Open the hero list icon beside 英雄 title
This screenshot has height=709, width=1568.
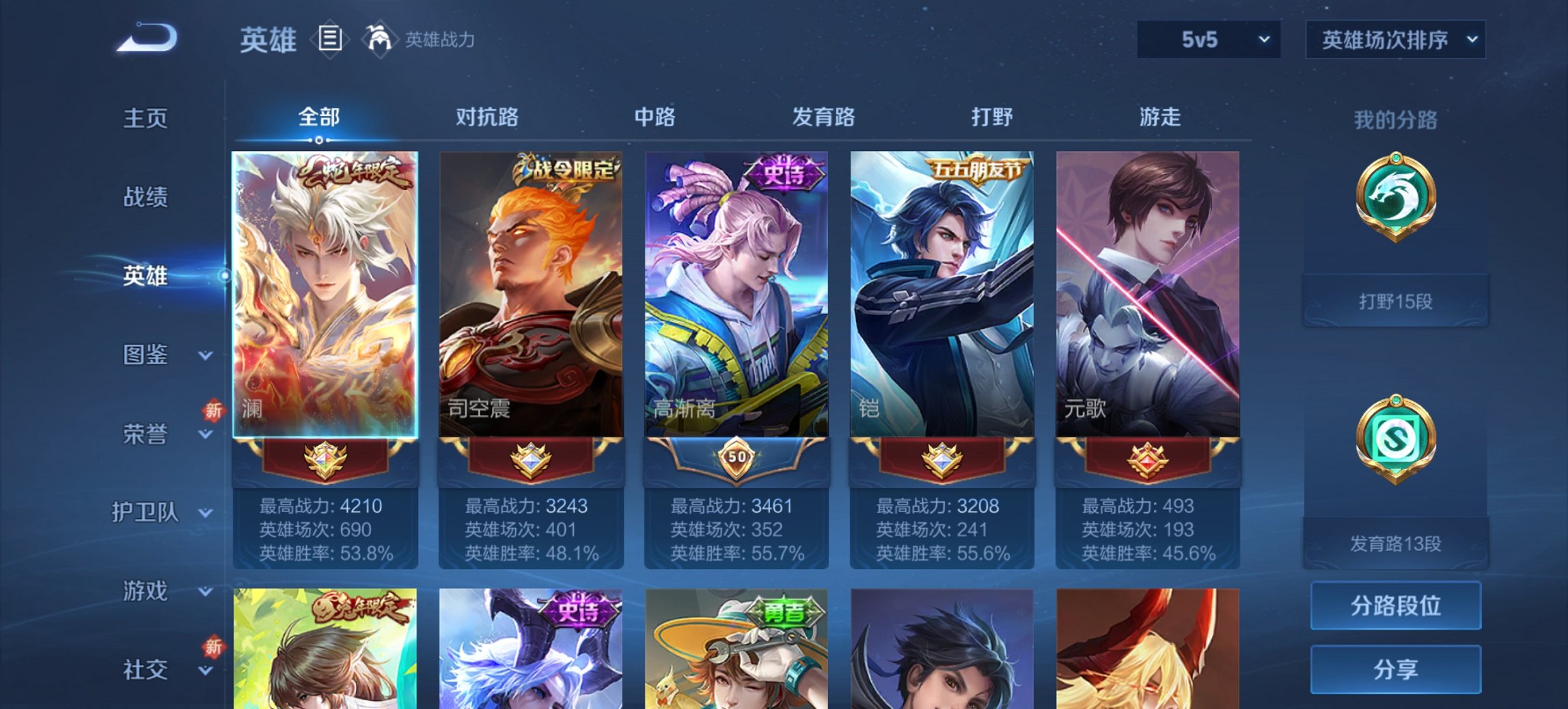331,39
